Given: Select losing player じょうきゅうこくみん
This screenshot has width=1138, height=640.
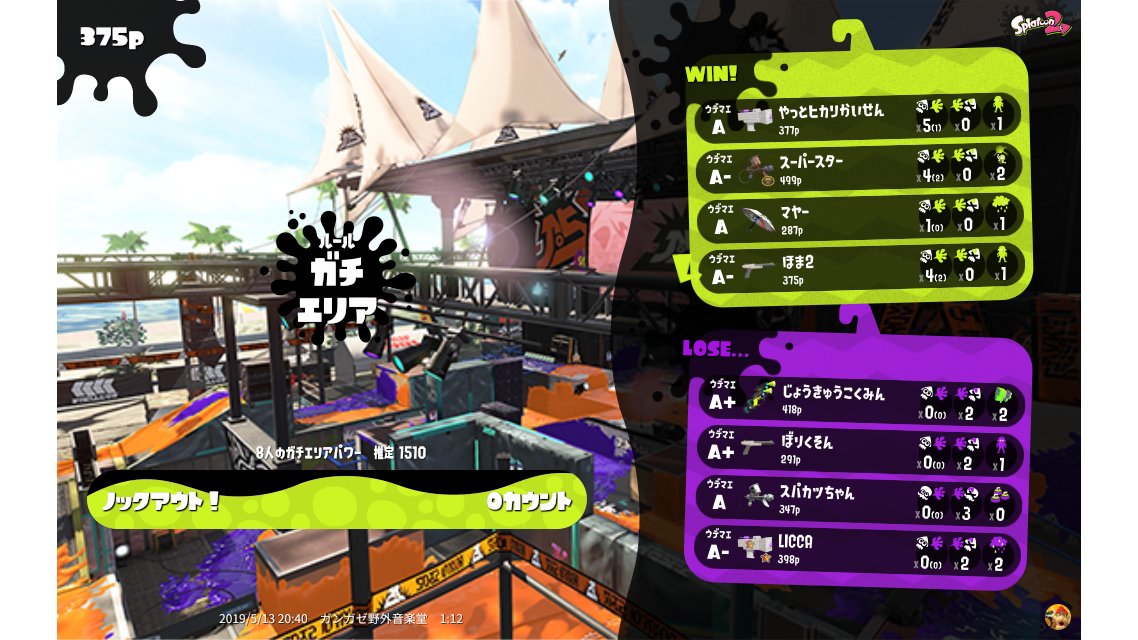Looking at the screenshot, I should pos(860,399).
